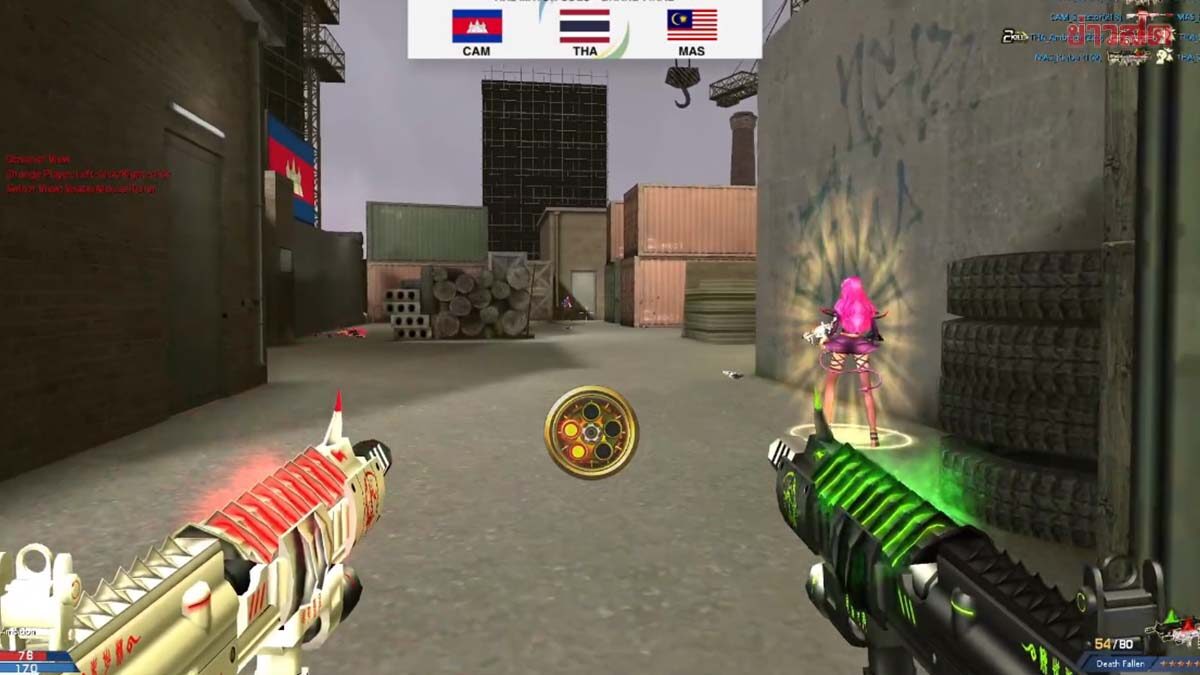Click the Death Fallen weapon label

pyautogui.click(x=1121, y=663)
